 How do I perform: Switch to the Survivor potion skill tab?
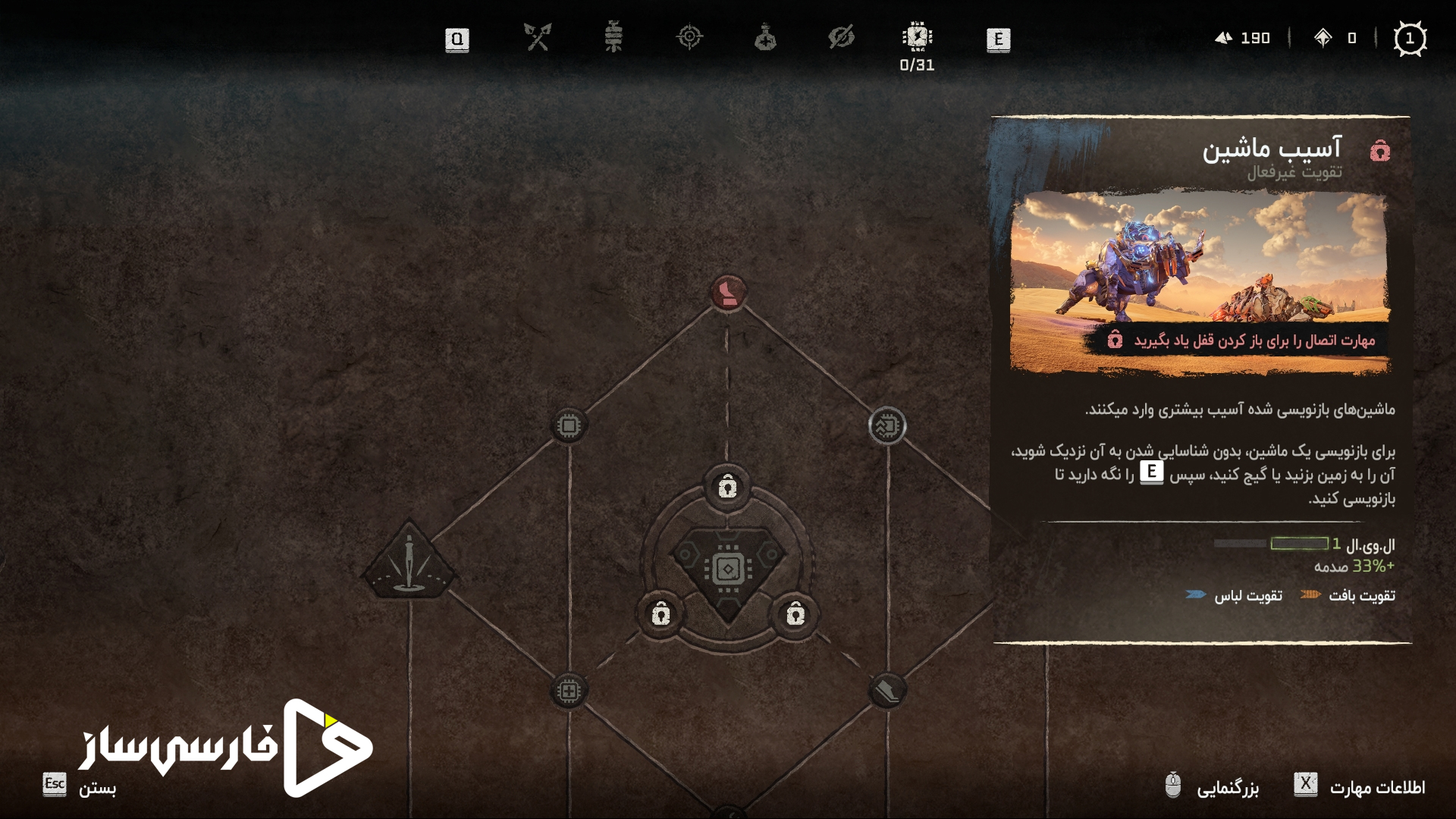[765, 37]
